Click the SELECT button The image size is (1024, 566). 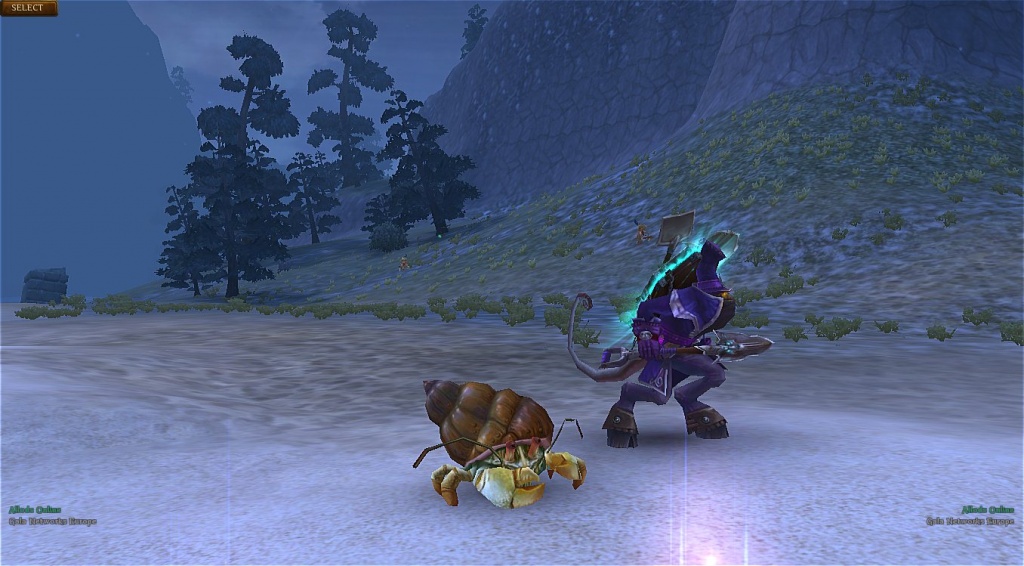coord(28,8)
